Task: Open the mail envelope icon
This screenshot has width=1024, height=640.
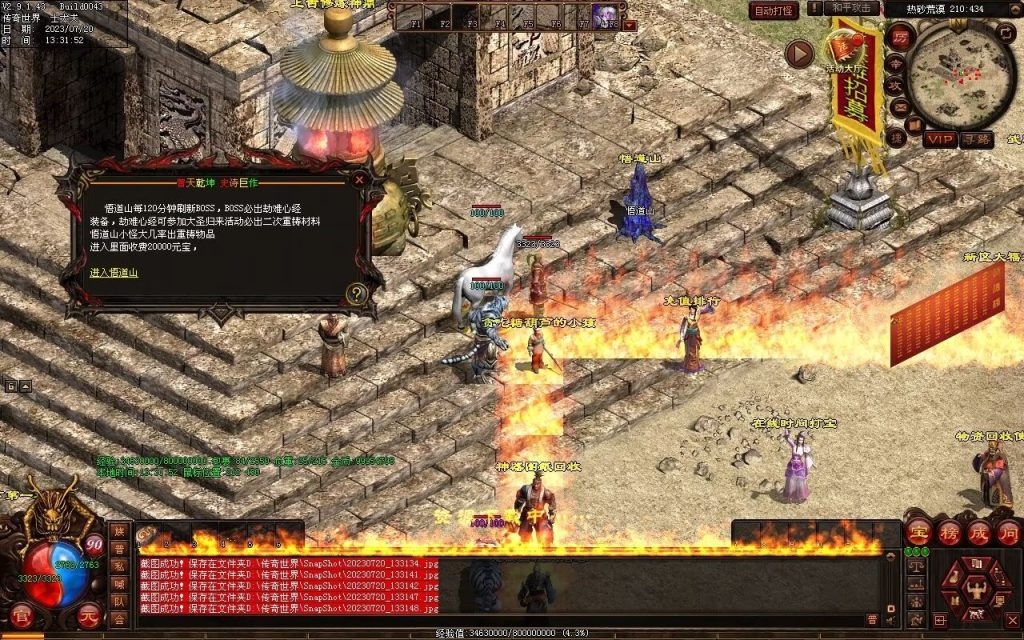Action: [900, 107]
